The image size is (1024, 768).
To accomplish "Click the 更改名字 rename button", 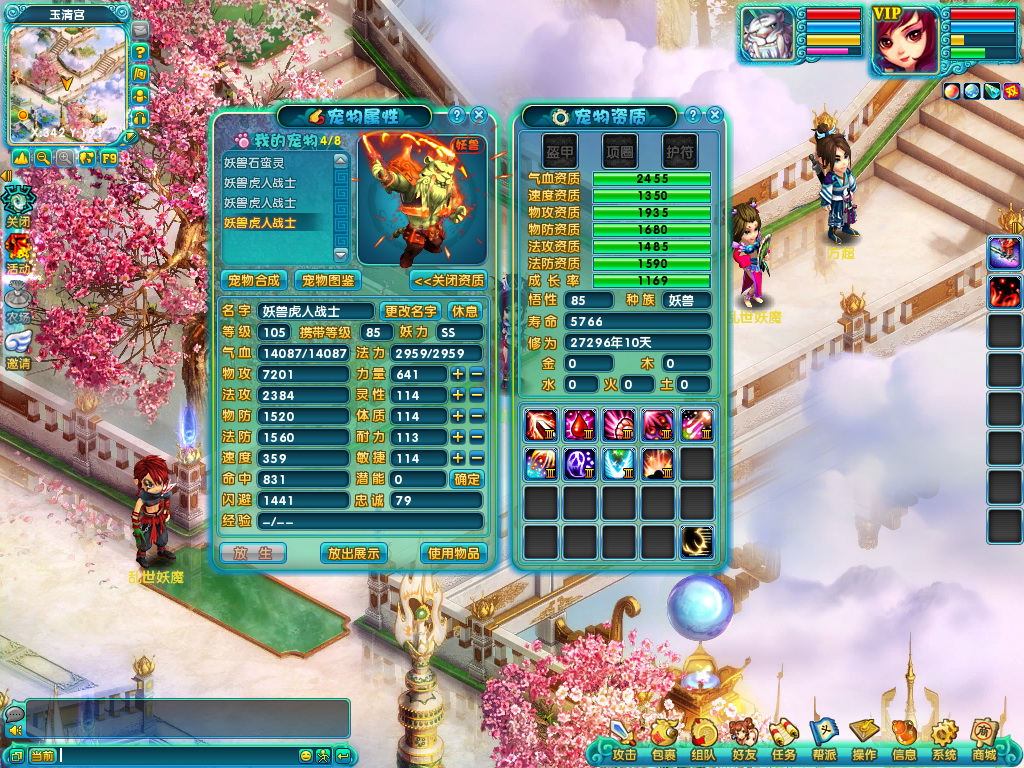I will pyautogui.click(x=410, y=311).
